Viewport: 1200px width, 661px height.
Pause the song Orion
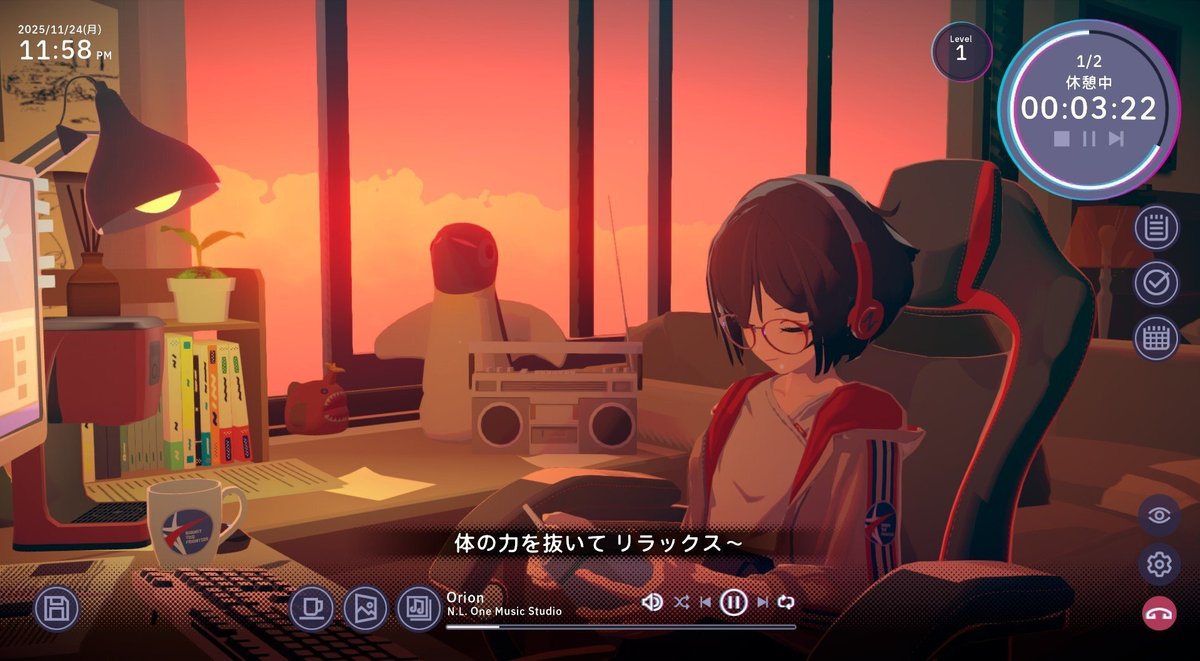point(734,602)
